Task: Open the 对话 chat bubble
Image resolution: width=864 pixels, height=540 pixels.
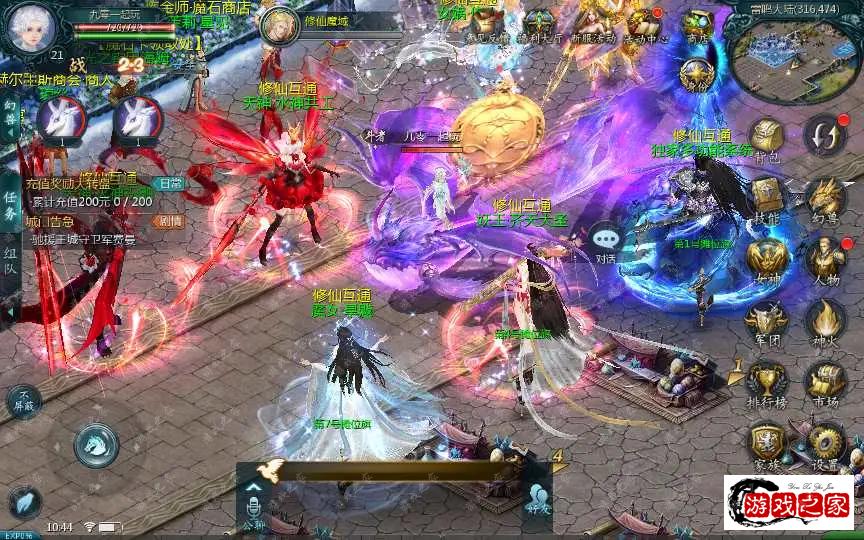Action: pyautogui.click(x=606, y=240)
